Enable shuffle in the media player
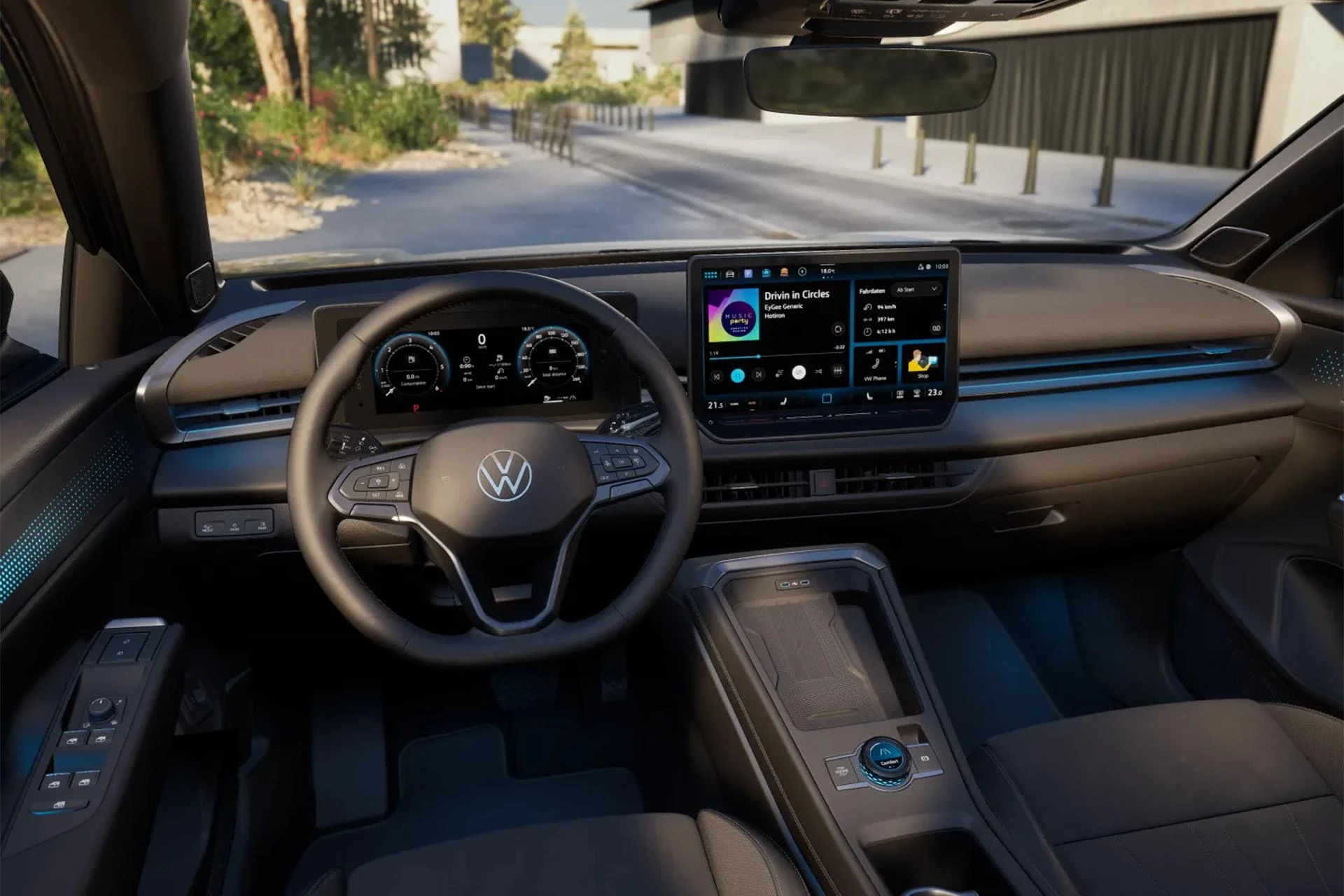Screen dimensions: 1344x896 pyautogui.click(x=818, y=372)
